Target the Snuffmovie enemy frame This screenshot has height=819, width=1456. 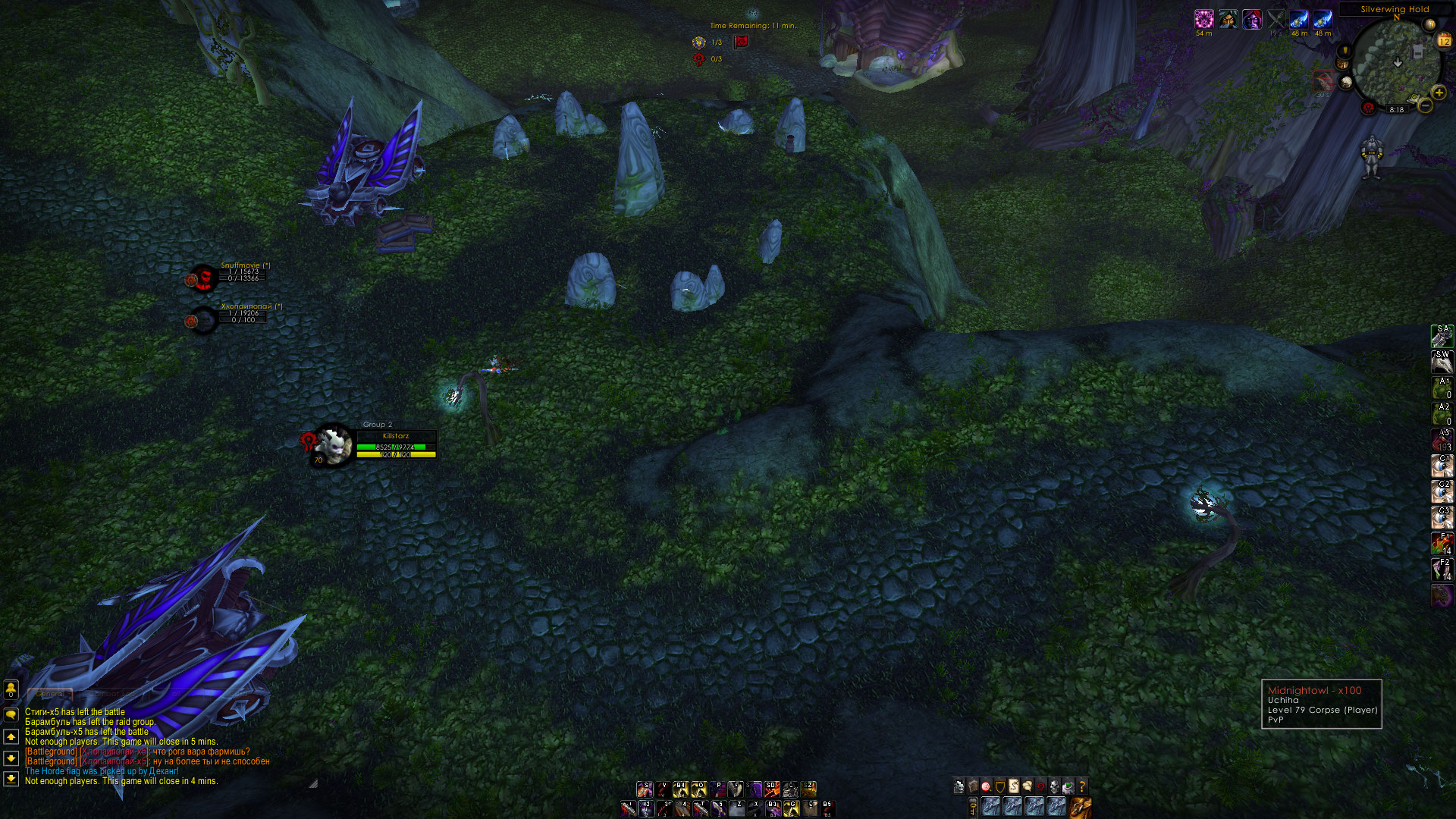pyautogui.click(x=241, y=274)
